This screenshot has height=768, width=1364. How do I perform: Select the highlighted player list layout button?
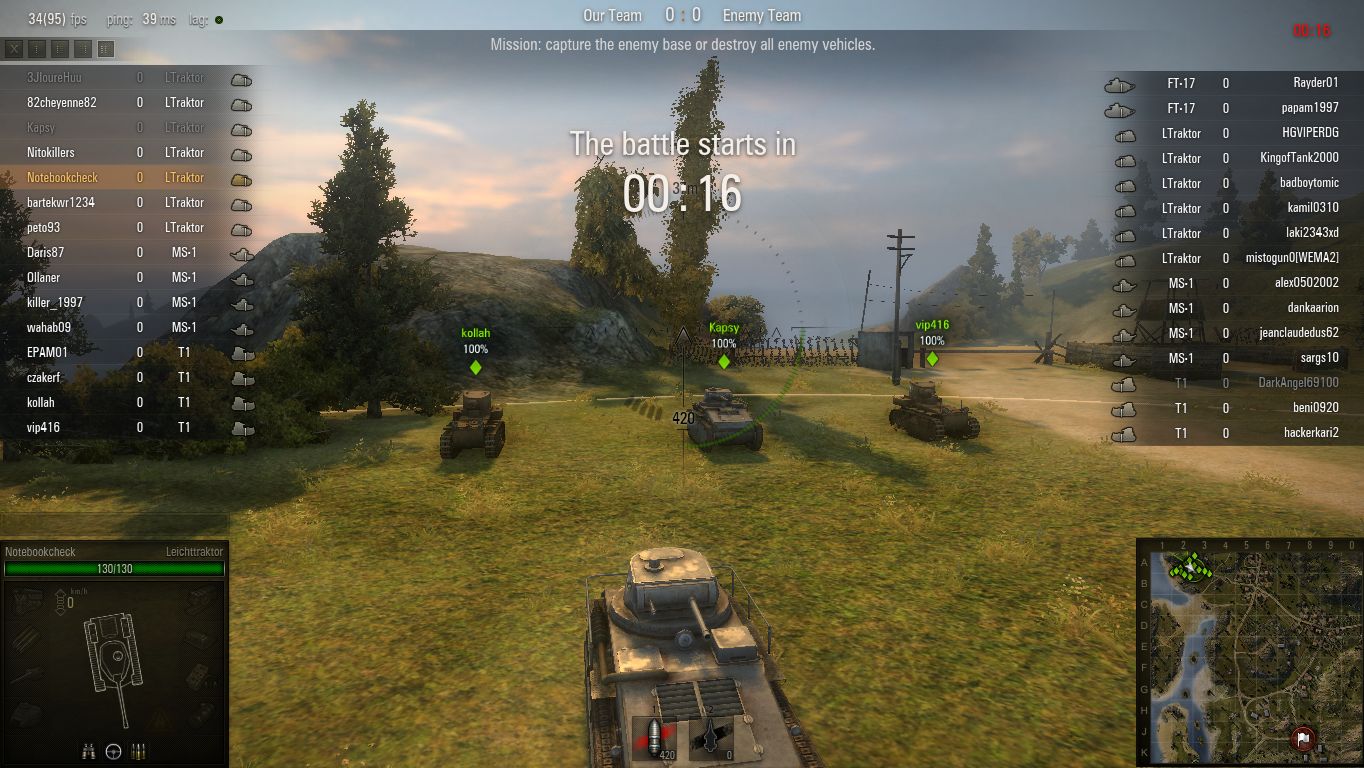point(106,48)
